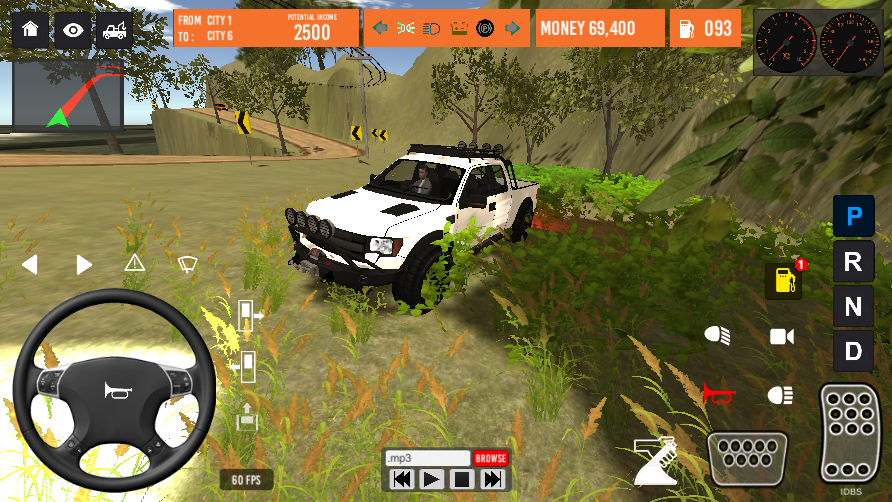Screen dimensions: 892x502
Task: Stop the music playback
Action: coord(461,479)
